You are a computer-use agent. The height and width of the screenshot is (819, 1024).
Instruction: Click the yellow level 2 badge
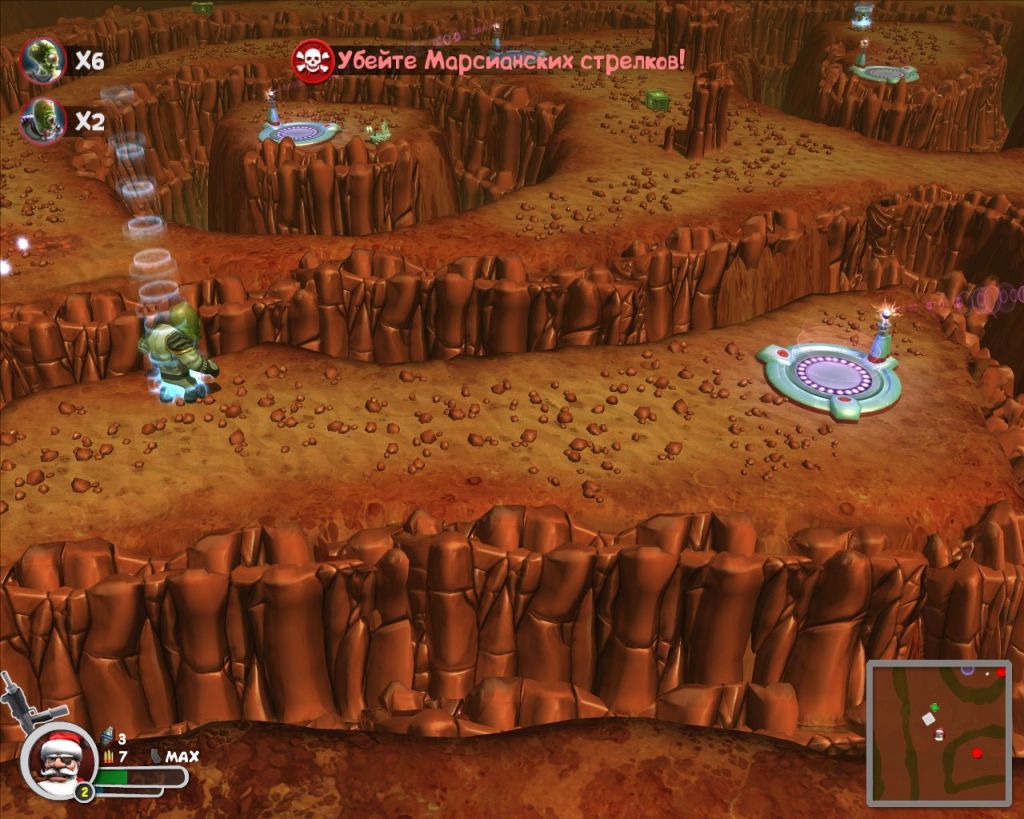point(85,792)
